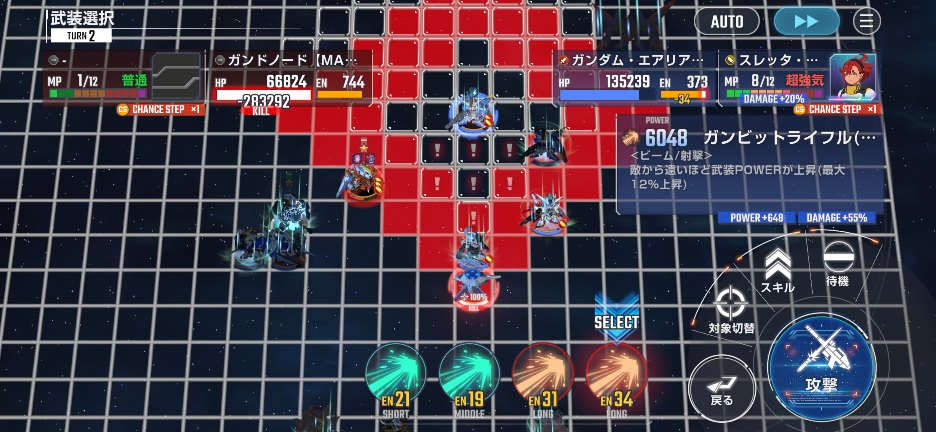Show the ガンダム・エアリアル unit status panel
The image size is (936, 432).
pos(633,78)
